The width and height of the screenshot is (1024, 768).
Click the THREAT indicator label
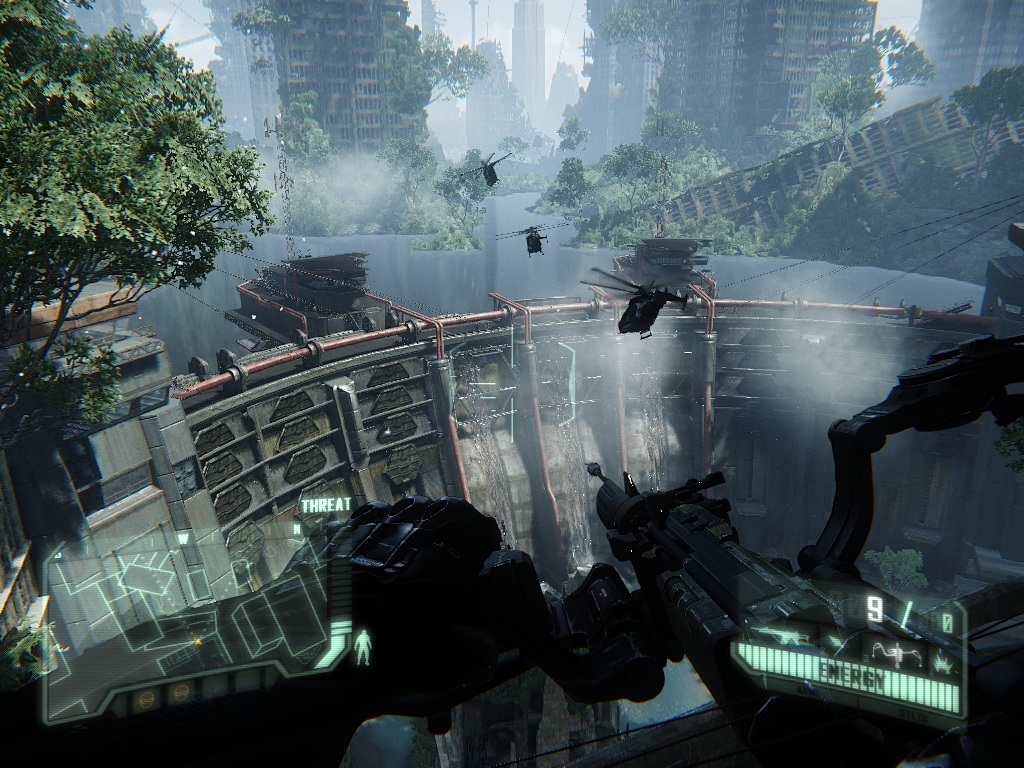(x=326, y=505)
